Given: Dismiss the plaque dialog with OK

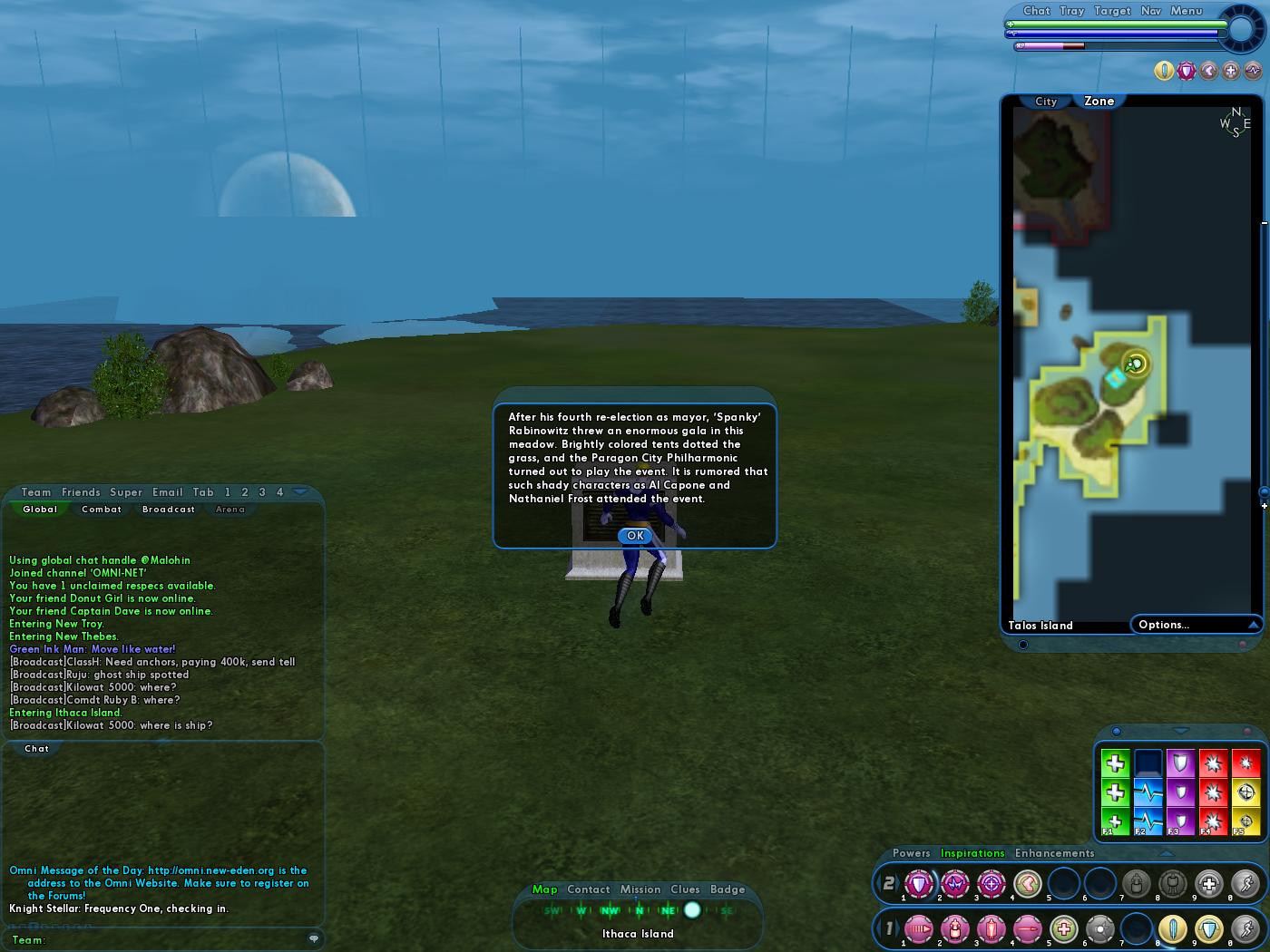Looking at the screenshot, I should (635, 536).
